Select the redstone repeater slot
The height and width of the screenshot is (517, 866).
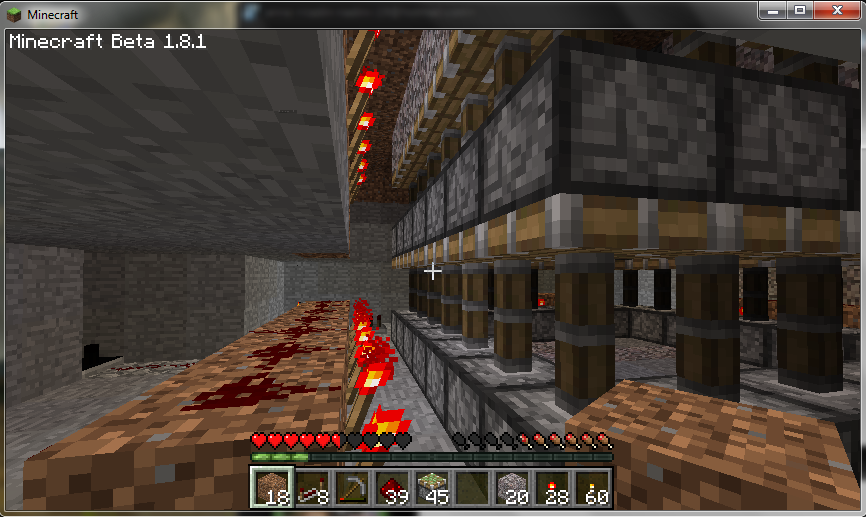pyautogui.click(x=310, y=487)
